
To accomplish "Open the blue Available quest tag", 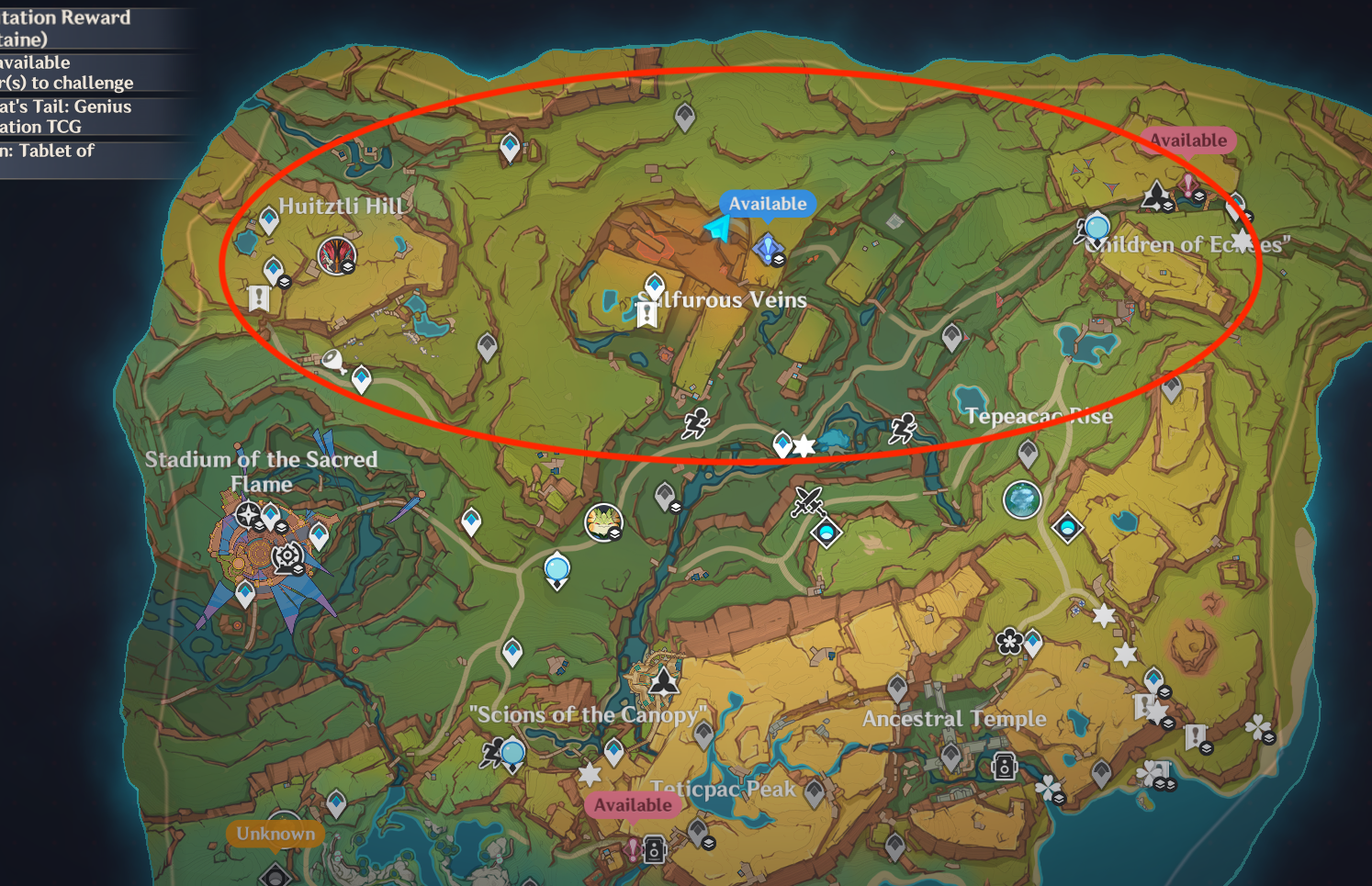I will pyautogui.click(x=768, y=204).
